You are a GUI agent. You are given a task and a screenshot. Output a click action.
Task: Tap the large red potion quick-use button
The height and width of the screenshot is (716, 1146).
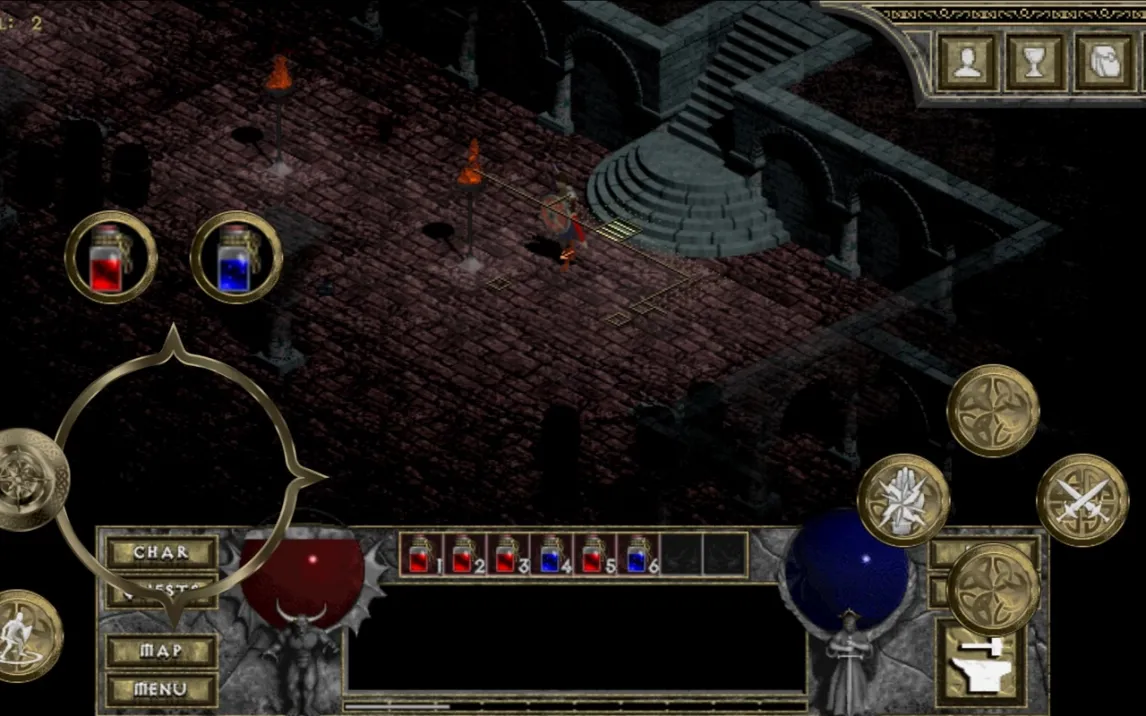[x=111, y=257]
